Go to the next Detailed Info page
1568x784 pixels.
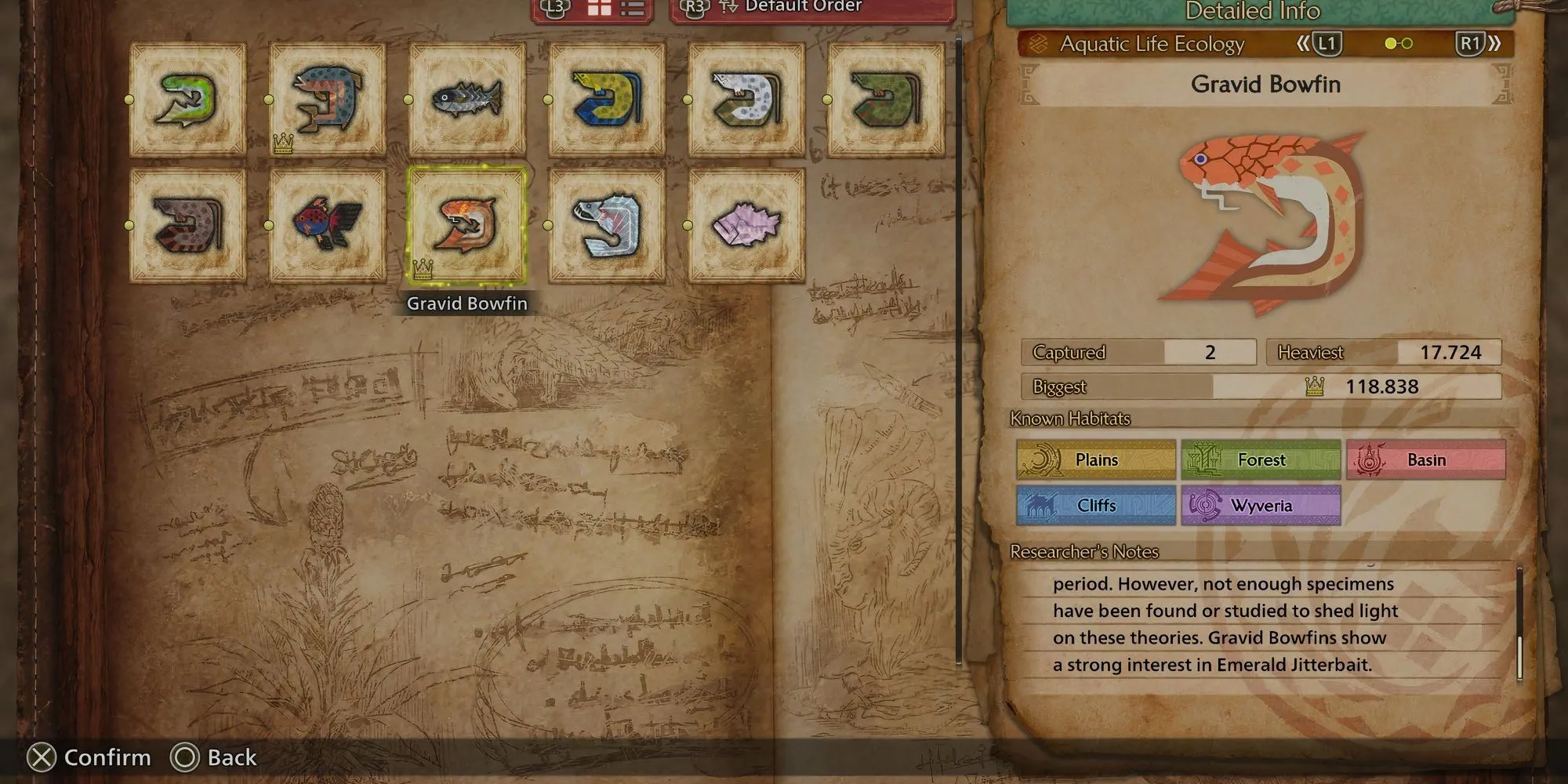[1479, 44]
